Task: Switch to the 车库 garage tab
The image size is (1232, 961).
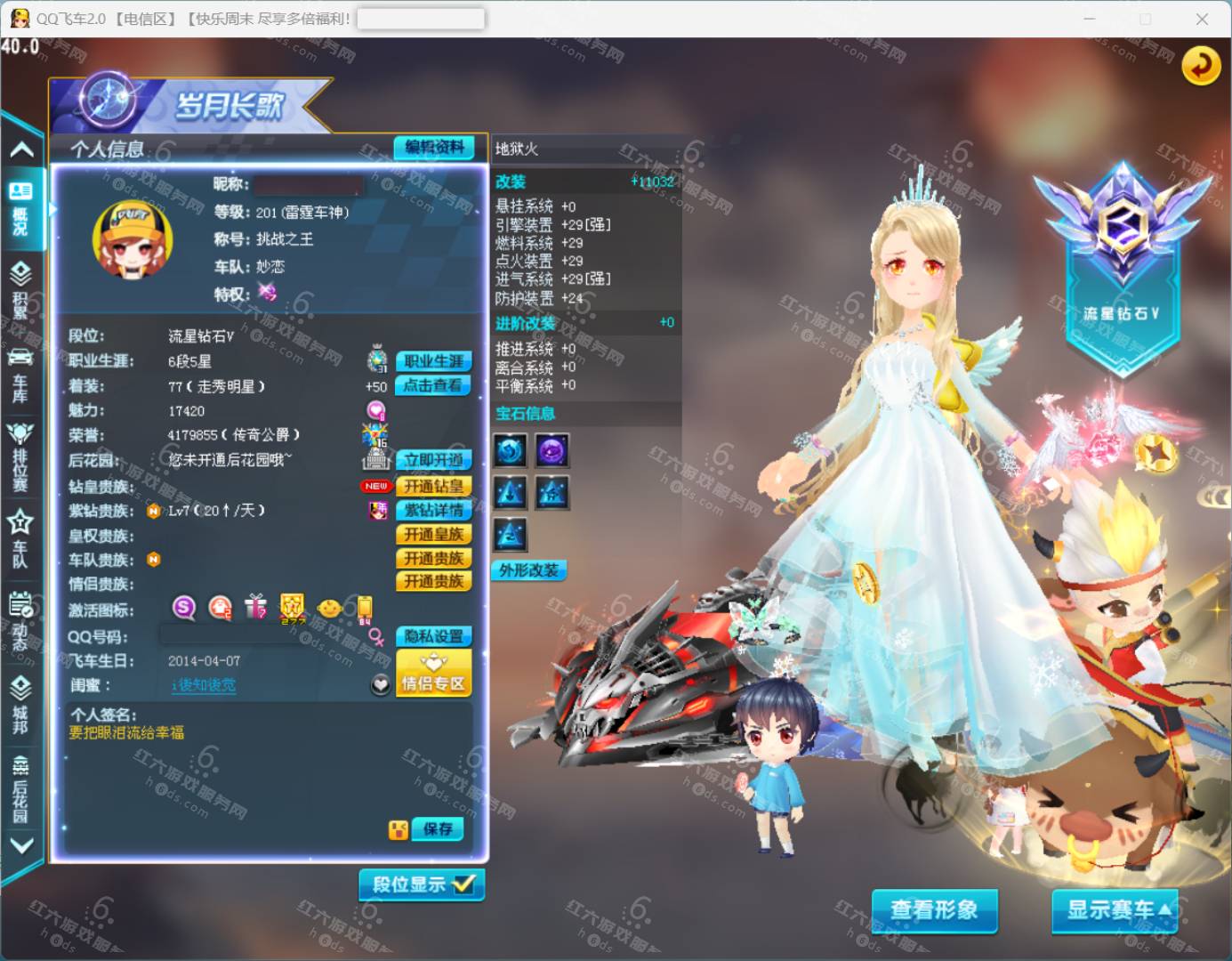Action: click(x=20, y=375)
